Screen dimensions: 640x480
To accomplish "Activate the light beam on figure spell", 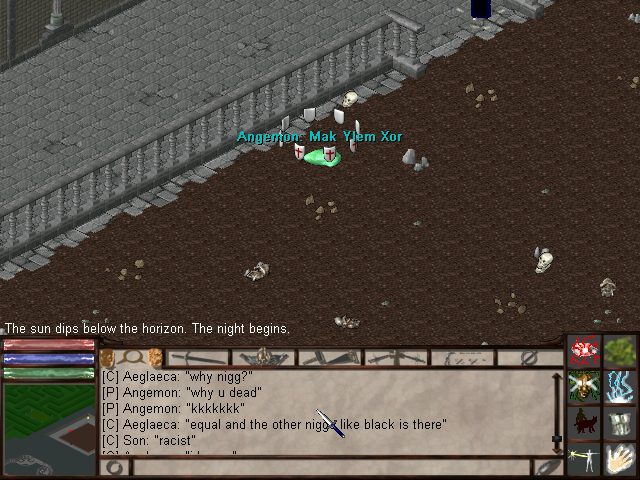I will [x=585, y=459].
